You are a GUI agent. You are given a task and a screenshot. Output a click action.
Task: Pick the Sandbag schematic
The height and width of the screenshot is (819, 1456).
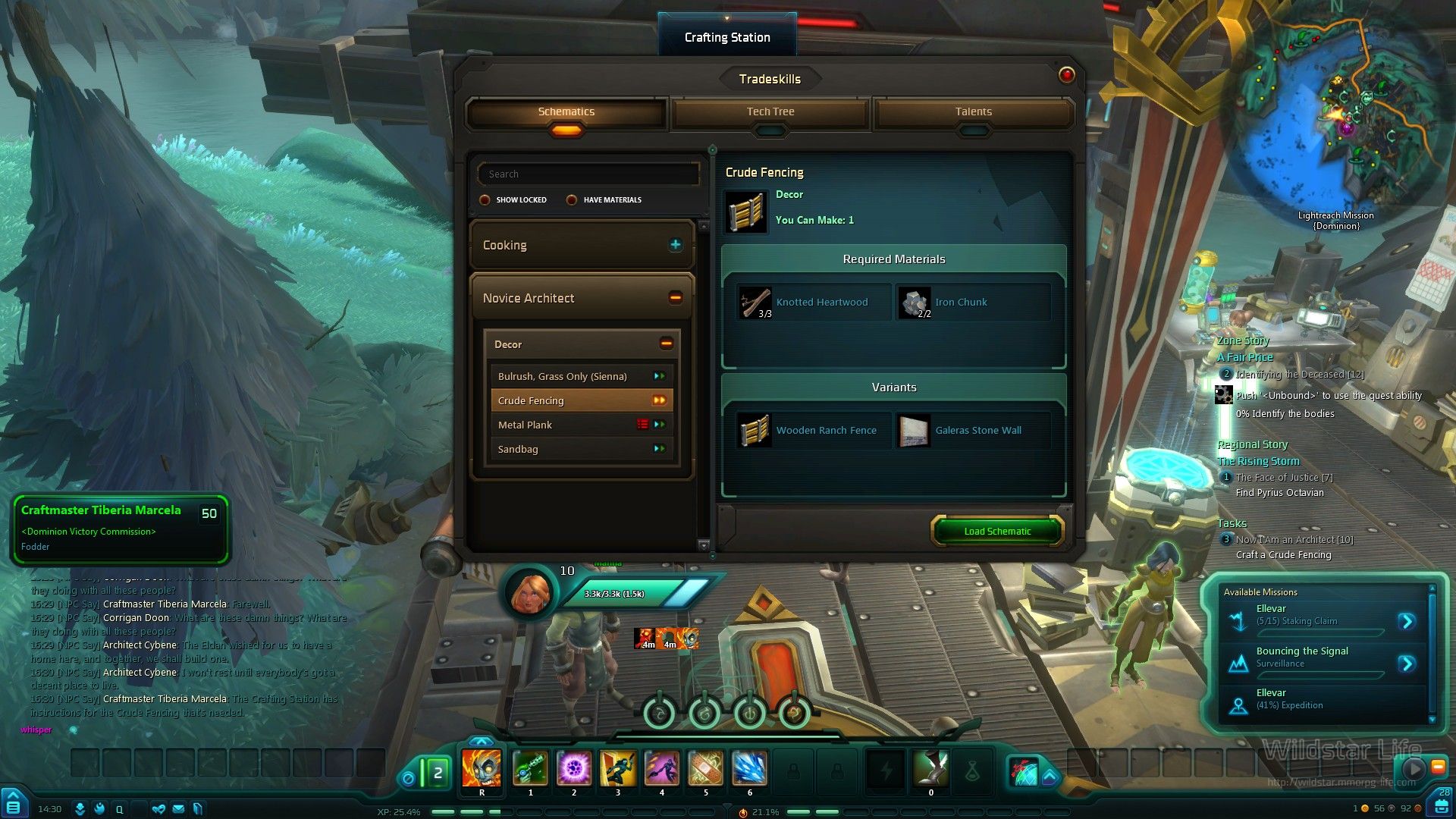[x=519, y=449]
